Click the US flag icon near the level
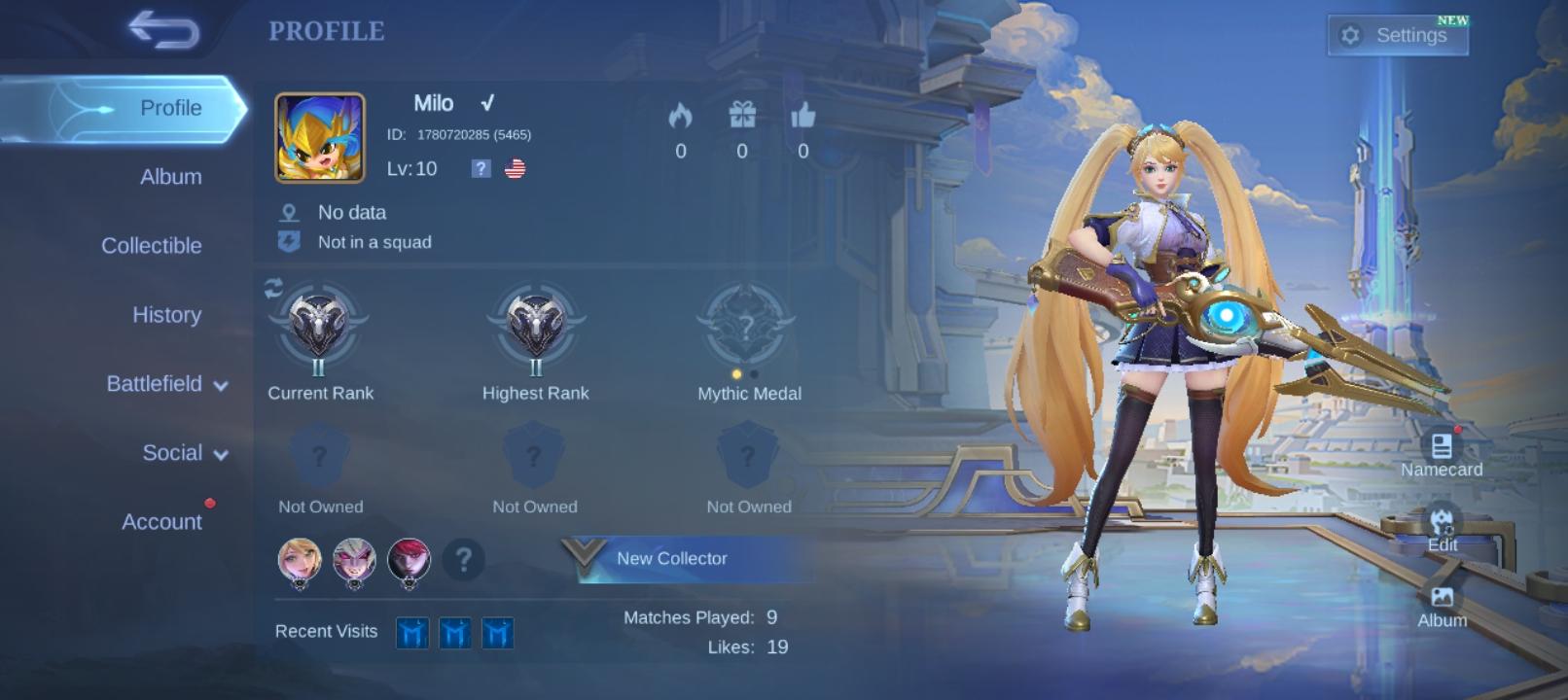This screenshot has height=700, width=1568. 515,167
